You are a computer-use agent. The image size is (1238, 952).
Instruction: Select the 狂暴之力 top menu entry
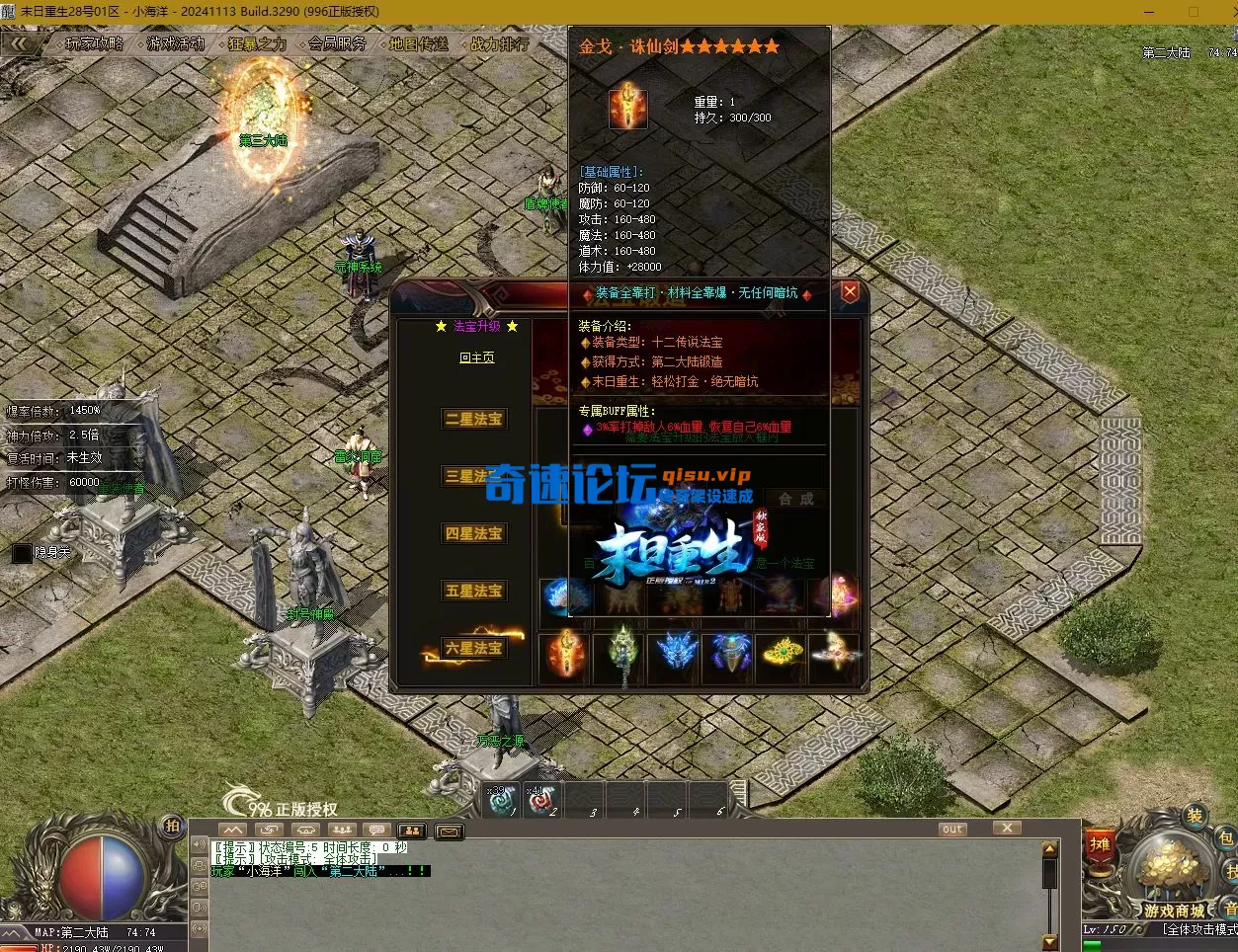pos(257,43)
